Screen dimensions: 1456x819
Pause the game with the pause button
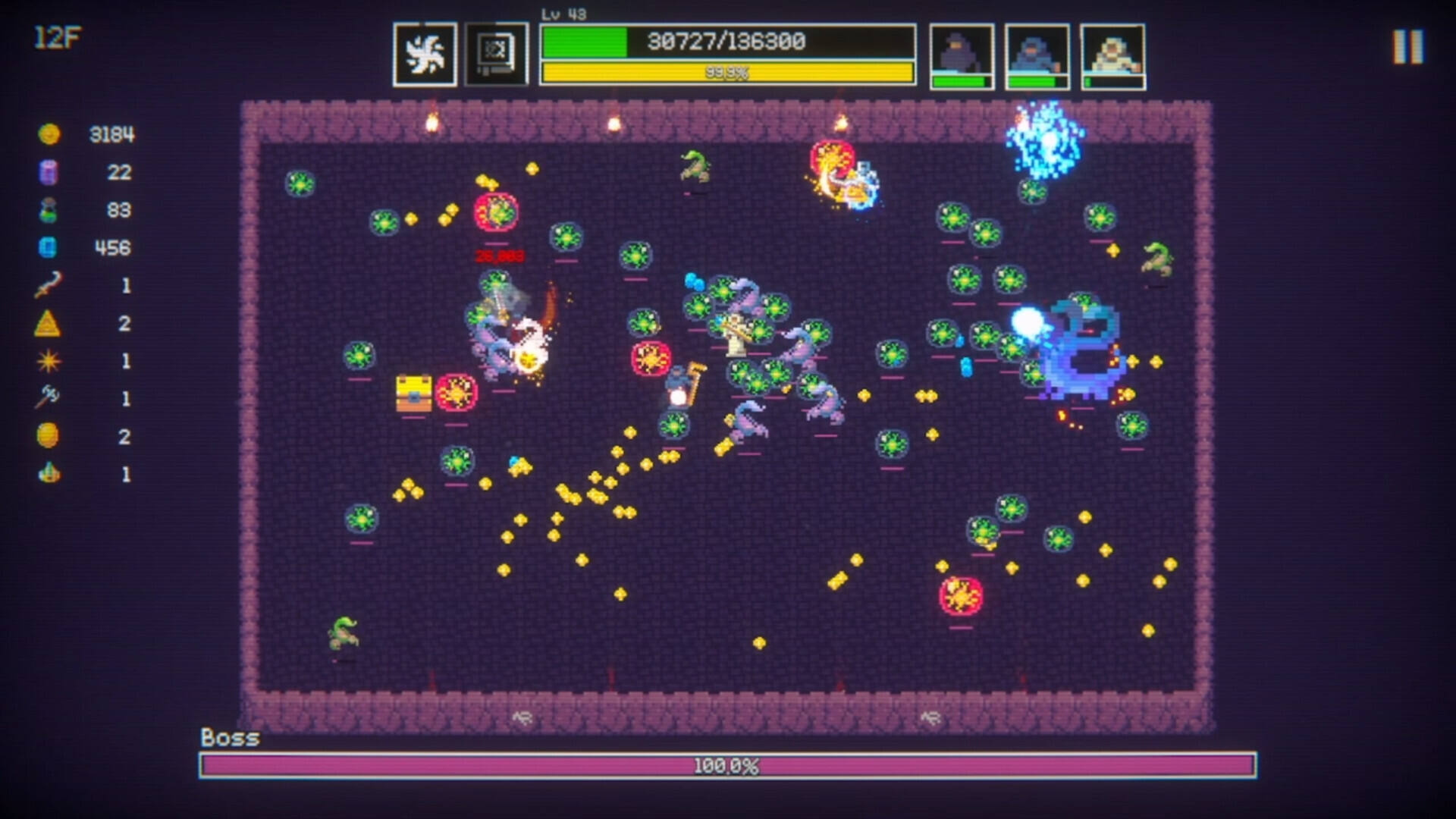tap(1407, 47)
